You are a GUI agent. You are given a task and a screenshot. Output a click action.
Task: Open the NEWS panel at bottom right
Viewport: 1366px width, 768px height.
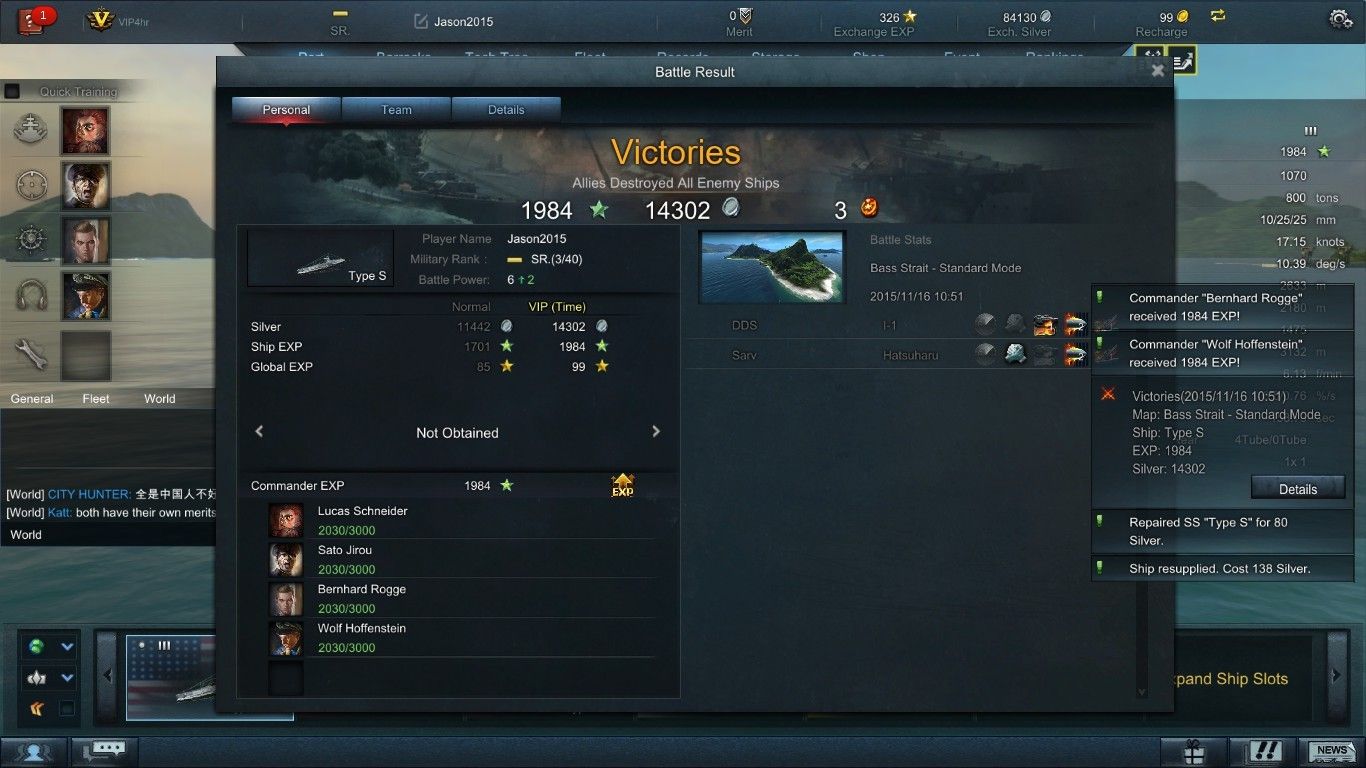(x=1332, y=751)
